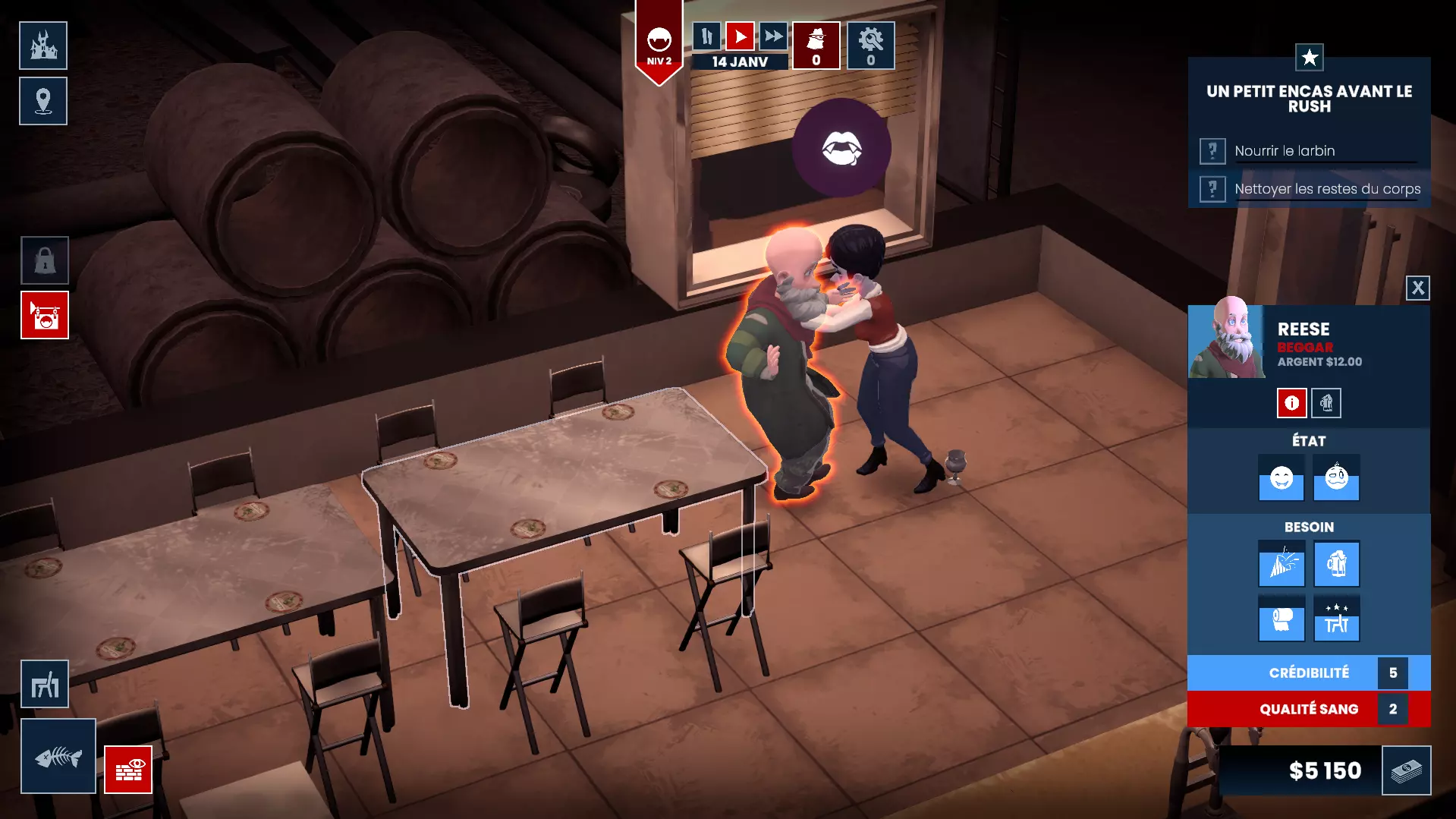Open the castle icon menu
The image size is (1456, 819).
(43, 46)
